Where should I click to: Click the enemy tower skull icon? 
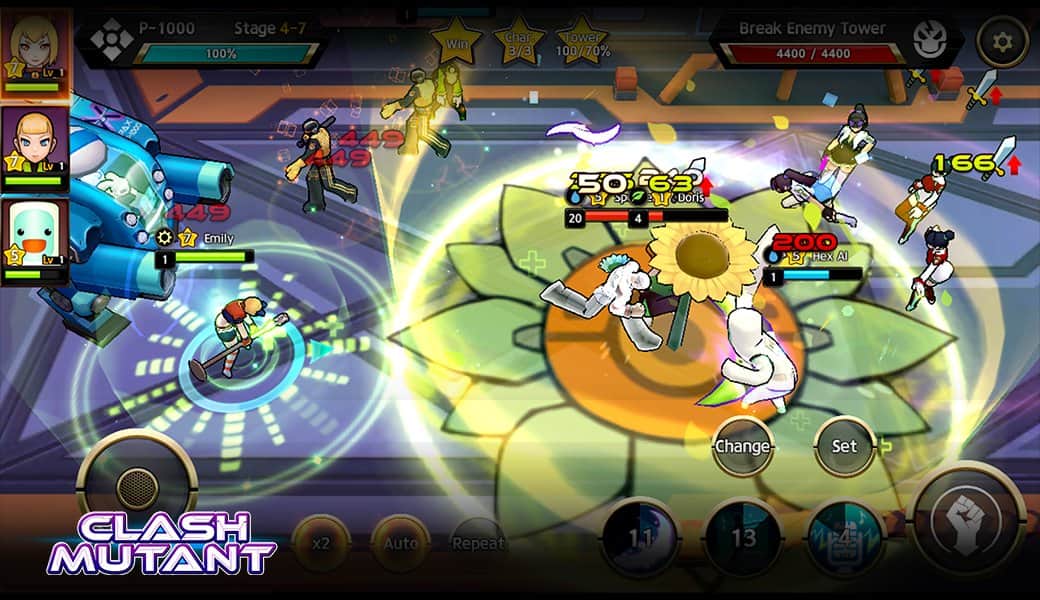click(x=930, y=40)
